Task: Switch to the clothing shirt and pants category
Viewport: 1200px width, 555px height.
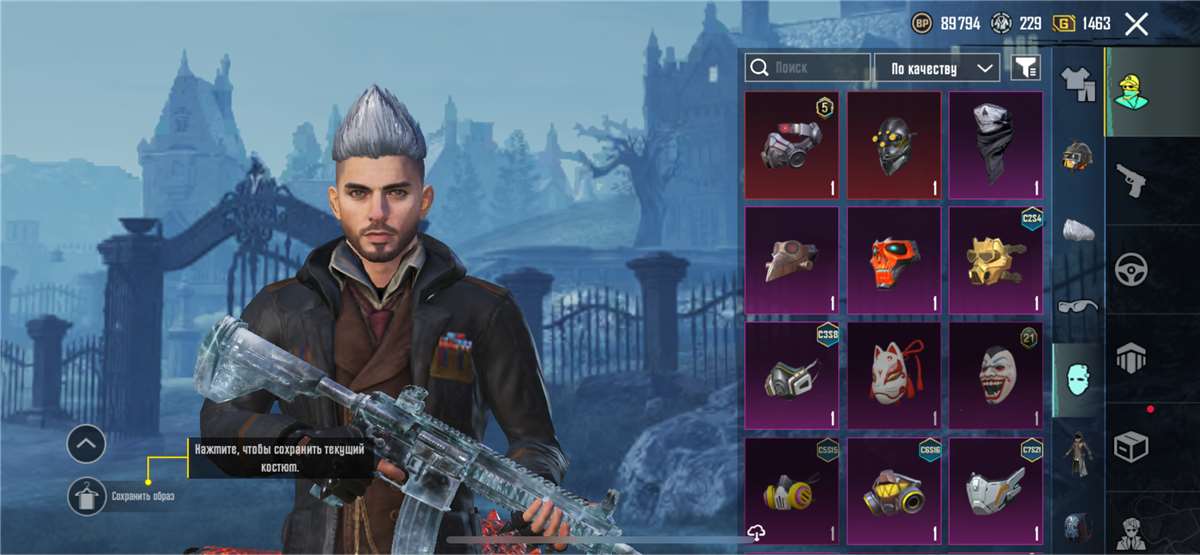Action: click(x=1078, y=83)
